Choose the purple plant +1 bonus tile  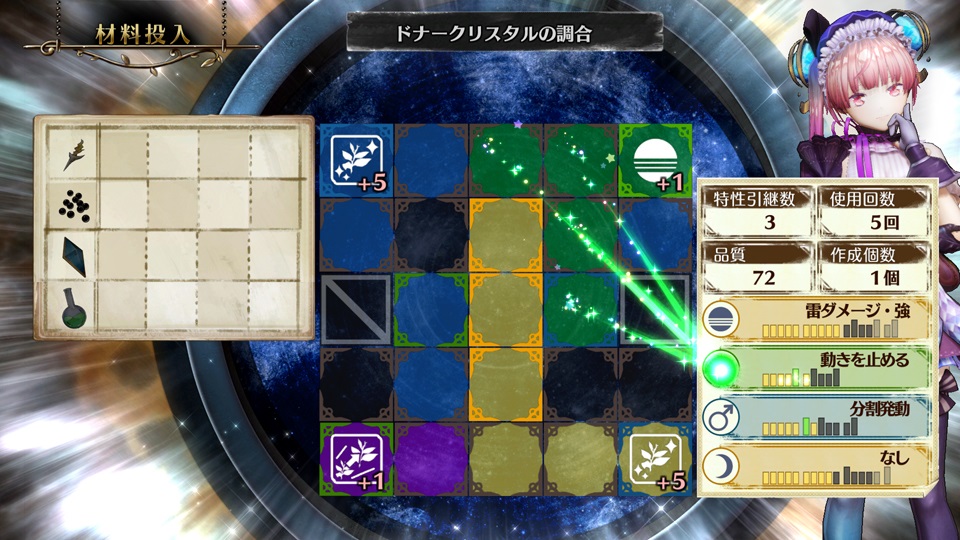(356, 458)
